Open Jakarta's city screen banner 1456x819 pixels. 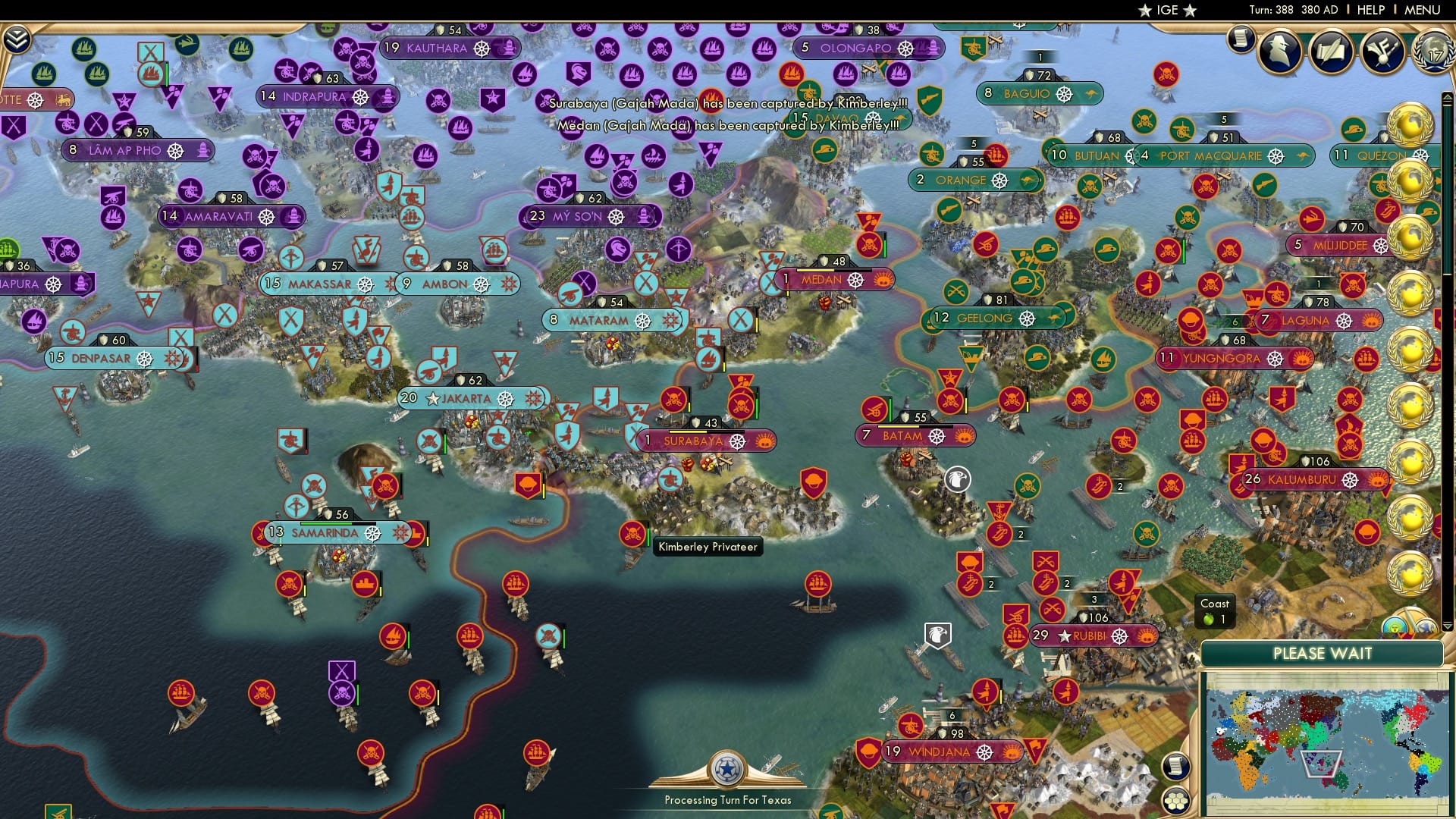coord(466,397)
